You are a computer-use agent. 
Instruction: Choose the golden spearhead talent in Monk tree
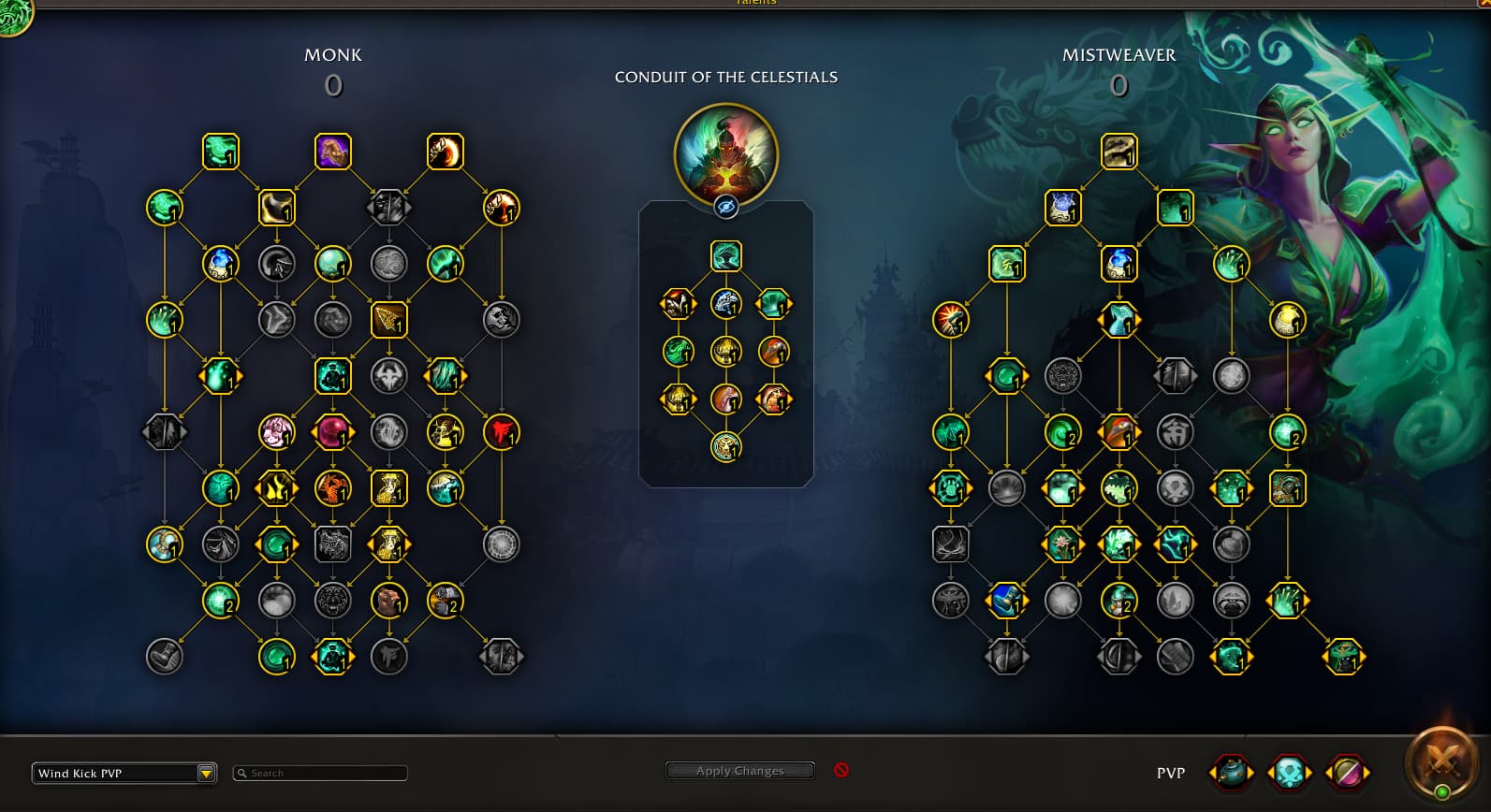(x=388, y=320)
